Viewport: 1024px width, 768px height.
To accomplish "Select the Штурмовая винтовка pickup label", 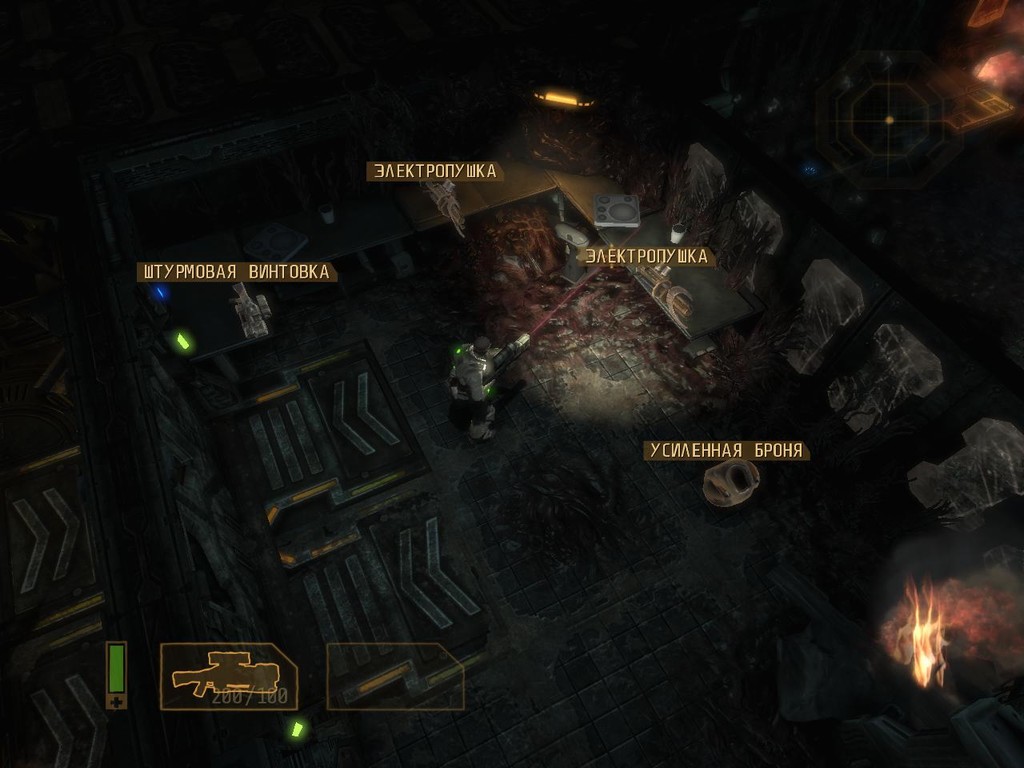I will 236,272.
